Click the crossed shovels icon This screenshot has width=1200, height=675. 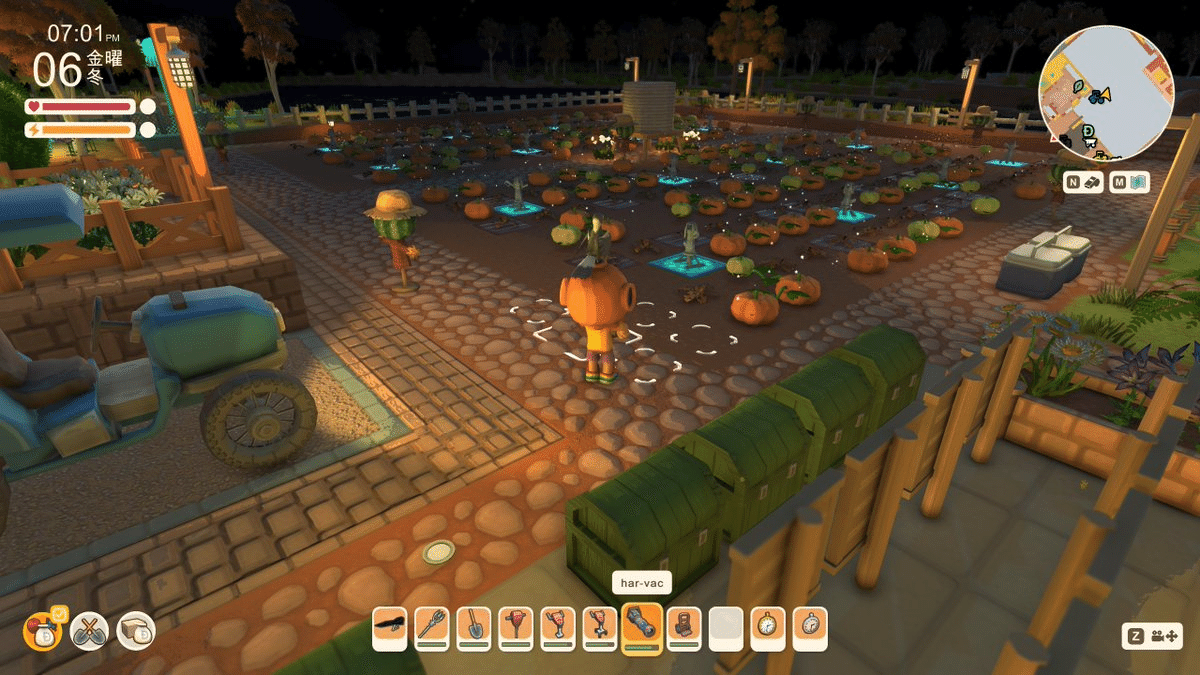[88, 630]
